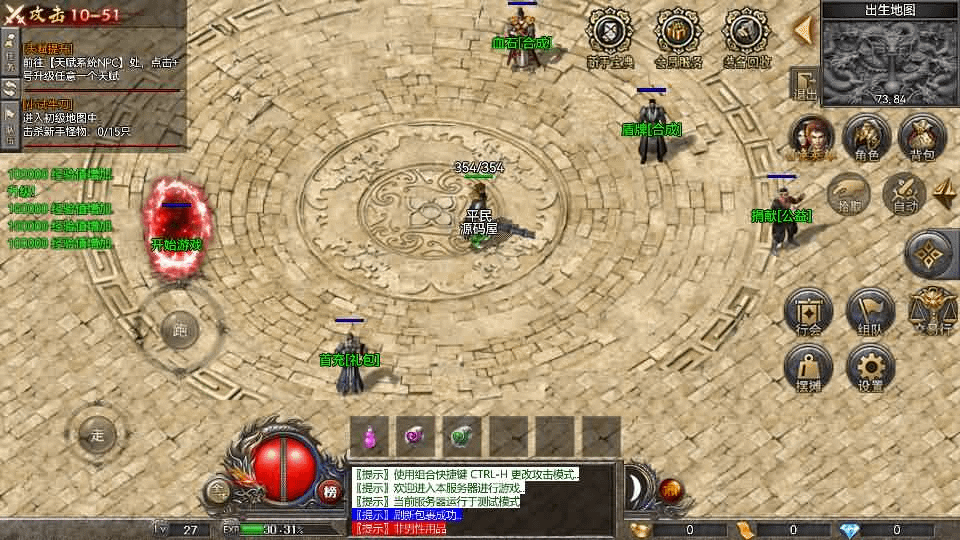960x540 pixels.
Task: Collapse top icons with the orange arrow
Action: click(802, 30)
